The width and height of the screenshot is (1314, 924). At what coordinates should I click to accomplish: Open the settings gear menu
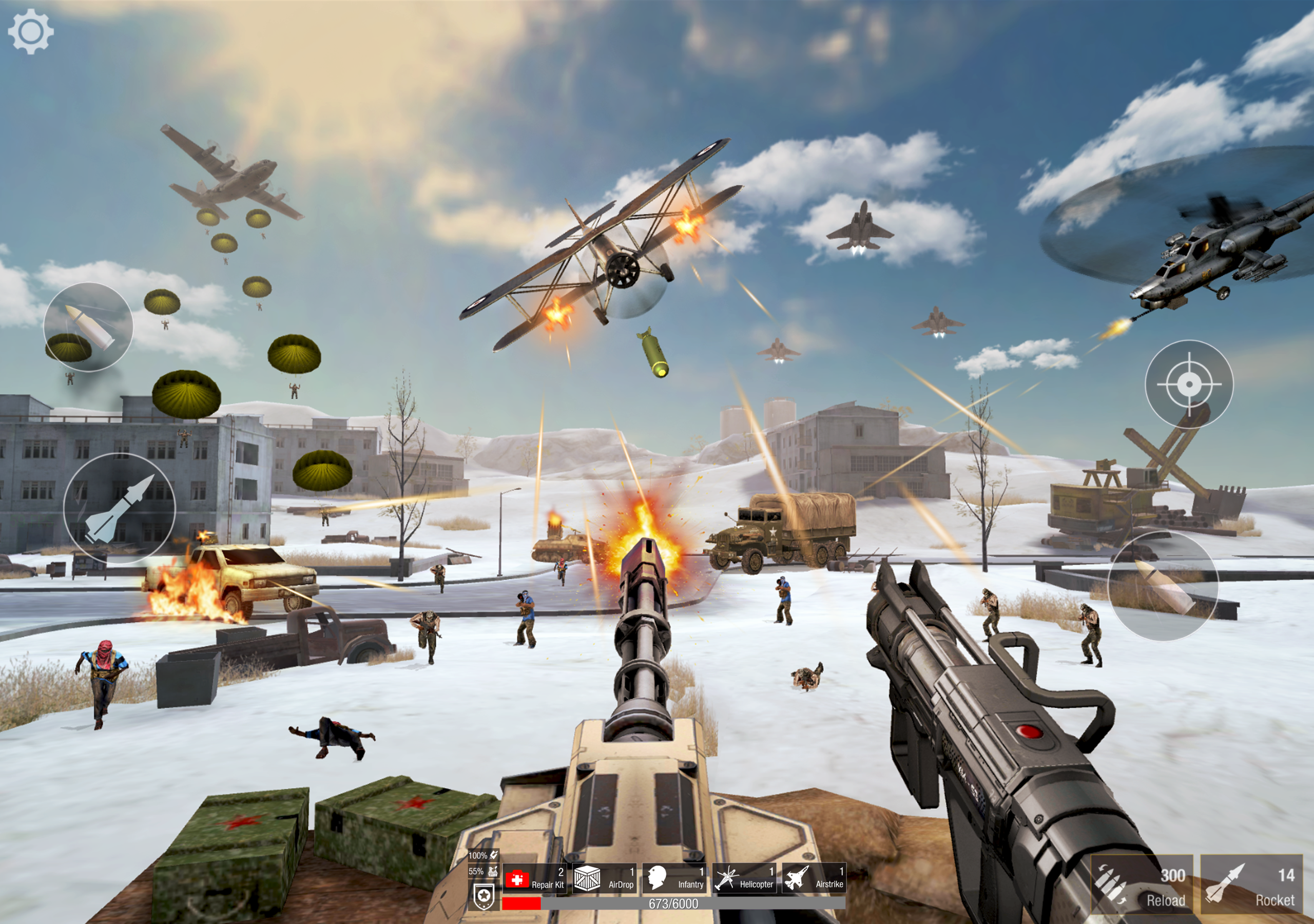(30, 30)
